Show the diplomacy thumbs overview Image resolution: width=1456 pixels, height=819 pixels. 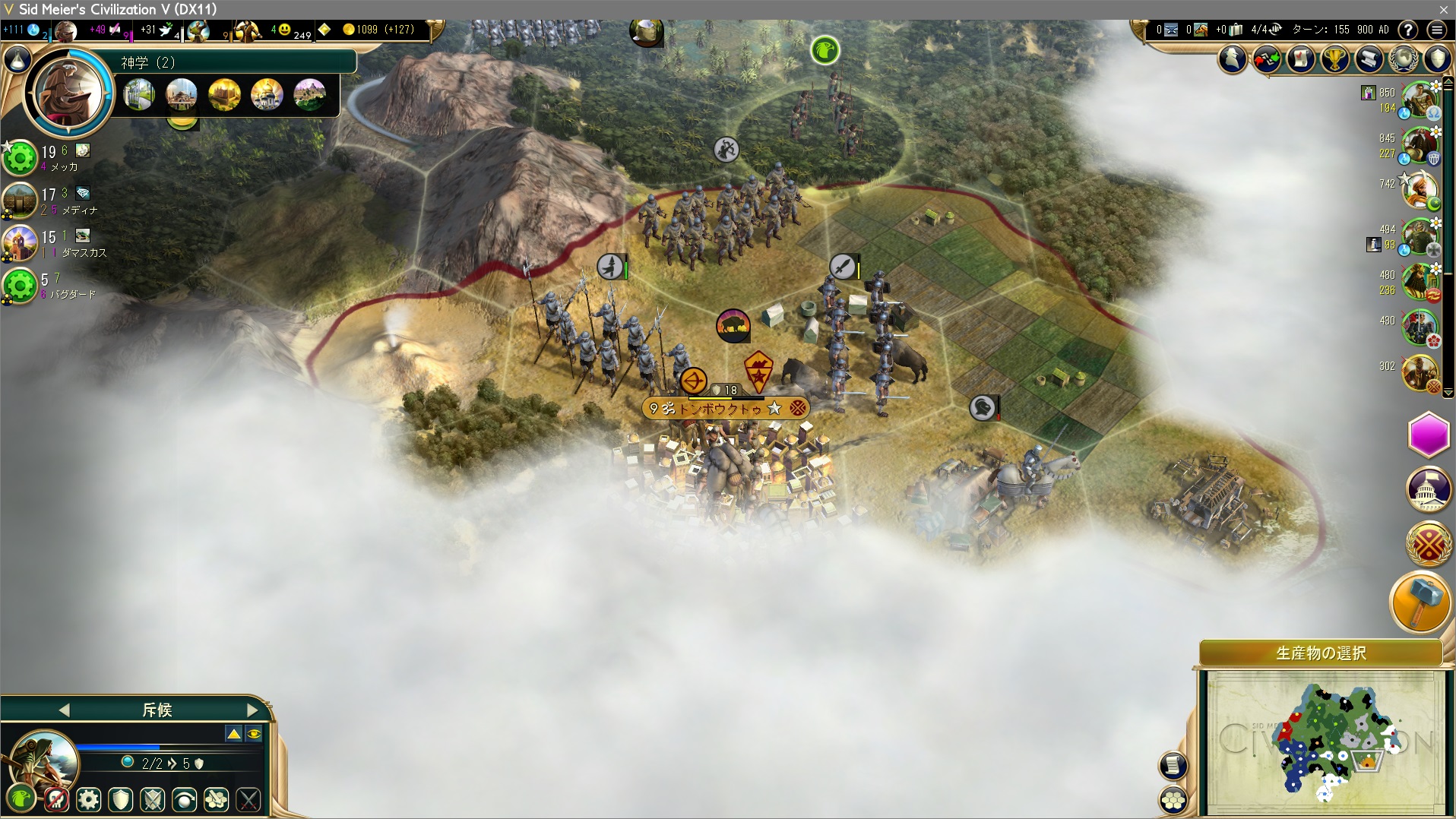[1267, 58]
